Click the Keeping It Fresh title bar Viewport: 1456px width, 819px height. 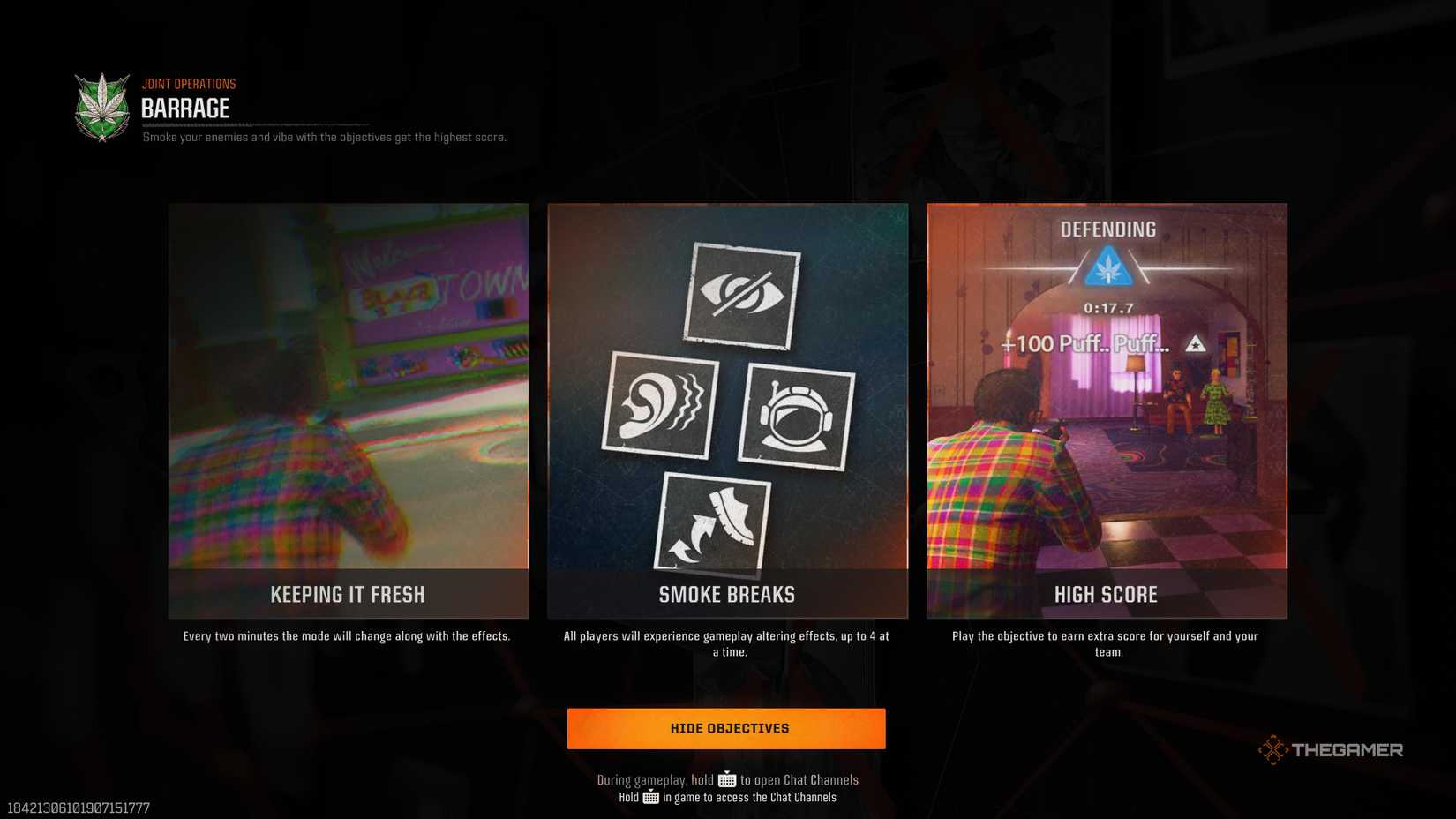348,594
